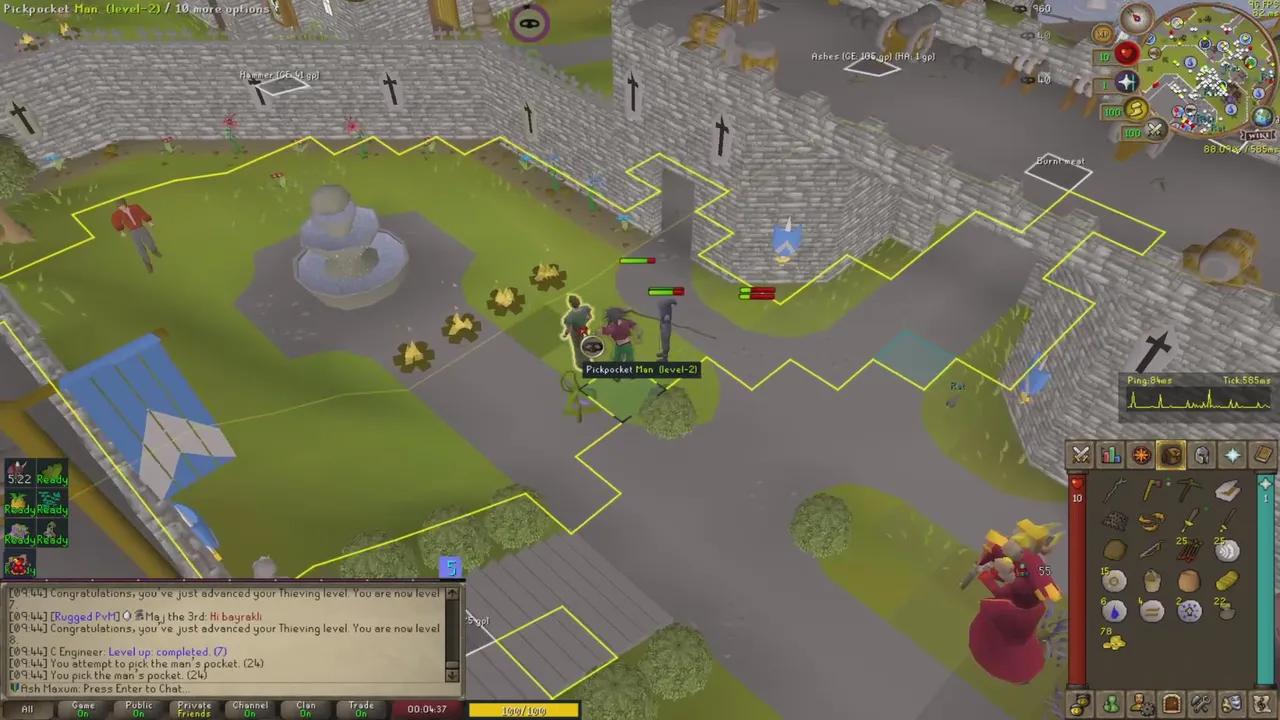1280x720 pixels.
Task: Open the Combat Options tab
Action: pyautogui.click(x=1081, y=455)
